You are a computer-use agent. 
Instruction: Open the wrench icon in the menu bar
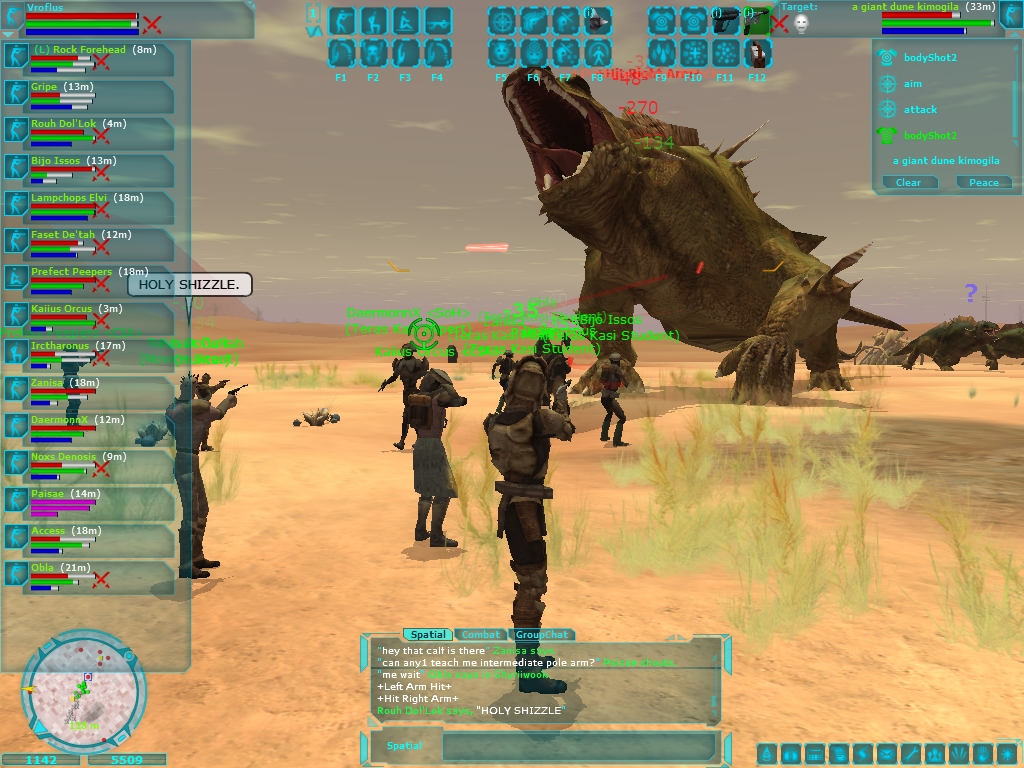(911, 754)
